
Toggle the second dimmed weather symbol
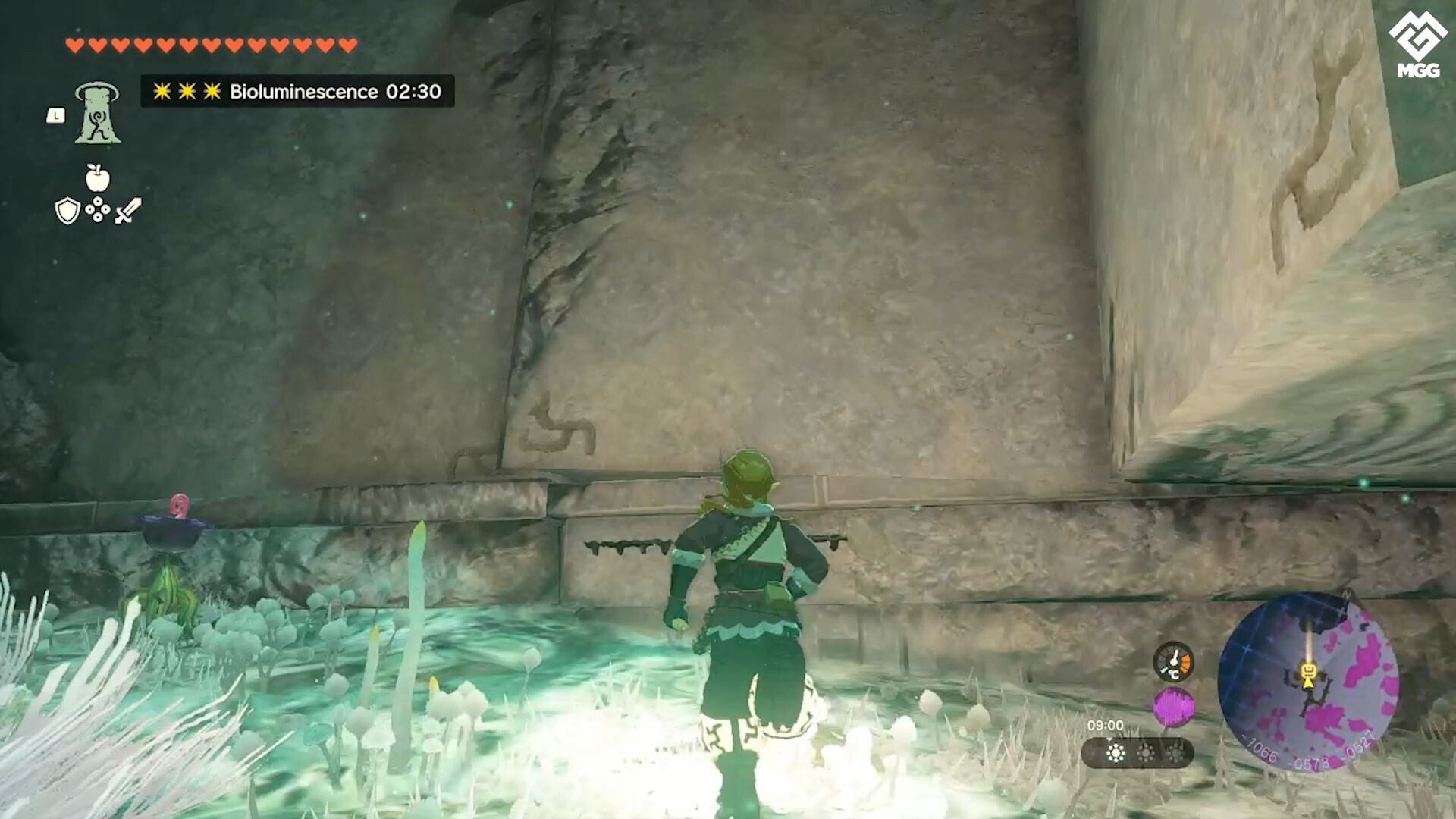click(1146, 752)
